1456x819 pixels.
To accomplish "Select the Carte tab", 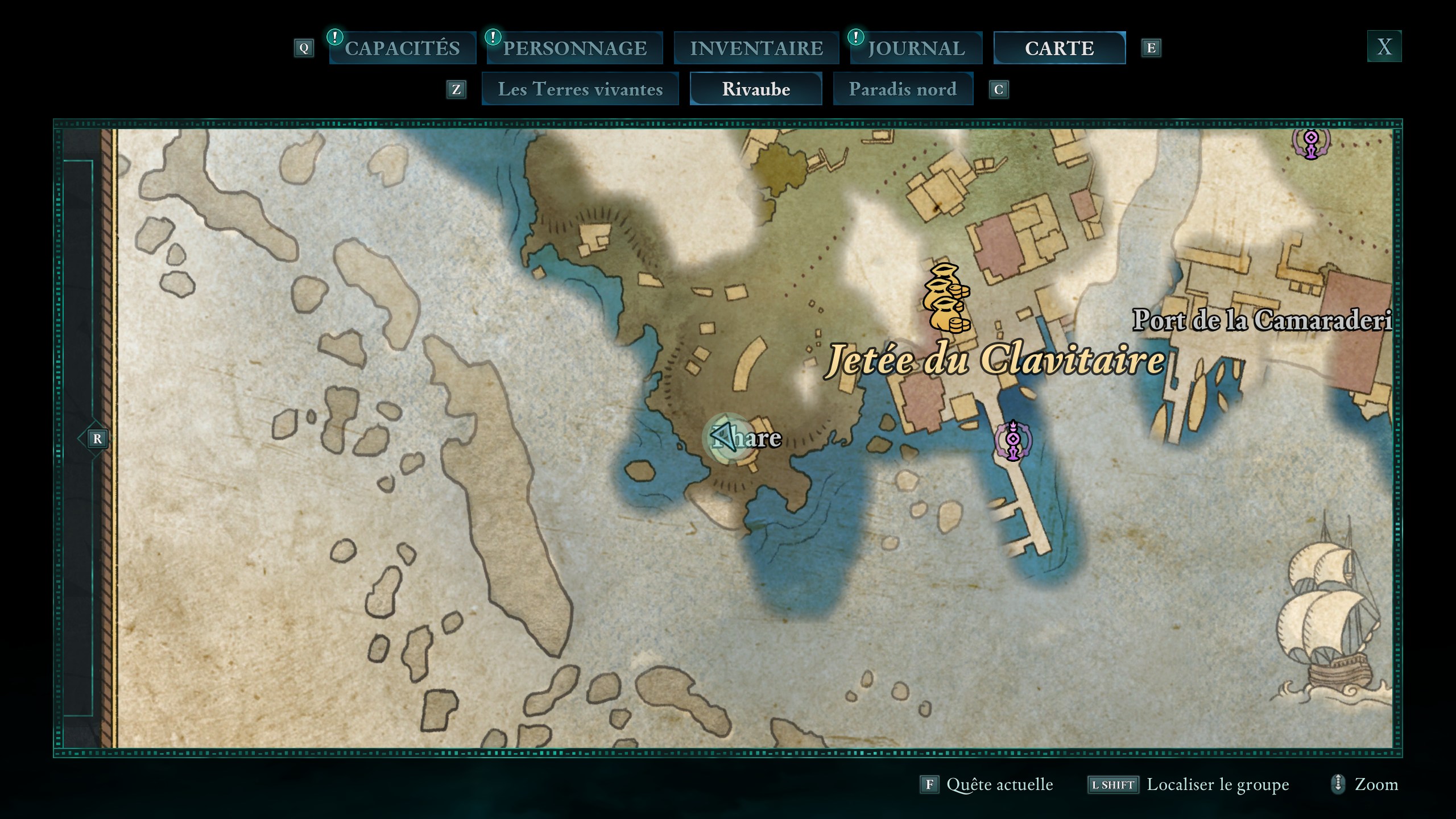I will coord(1059,48).
